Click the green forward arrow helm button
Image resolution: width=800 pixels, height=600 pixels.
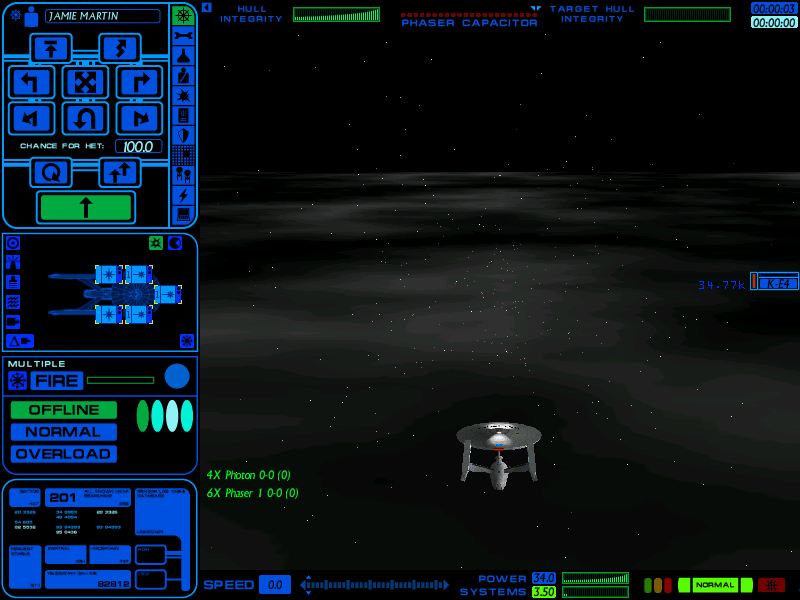pos(85,207)
